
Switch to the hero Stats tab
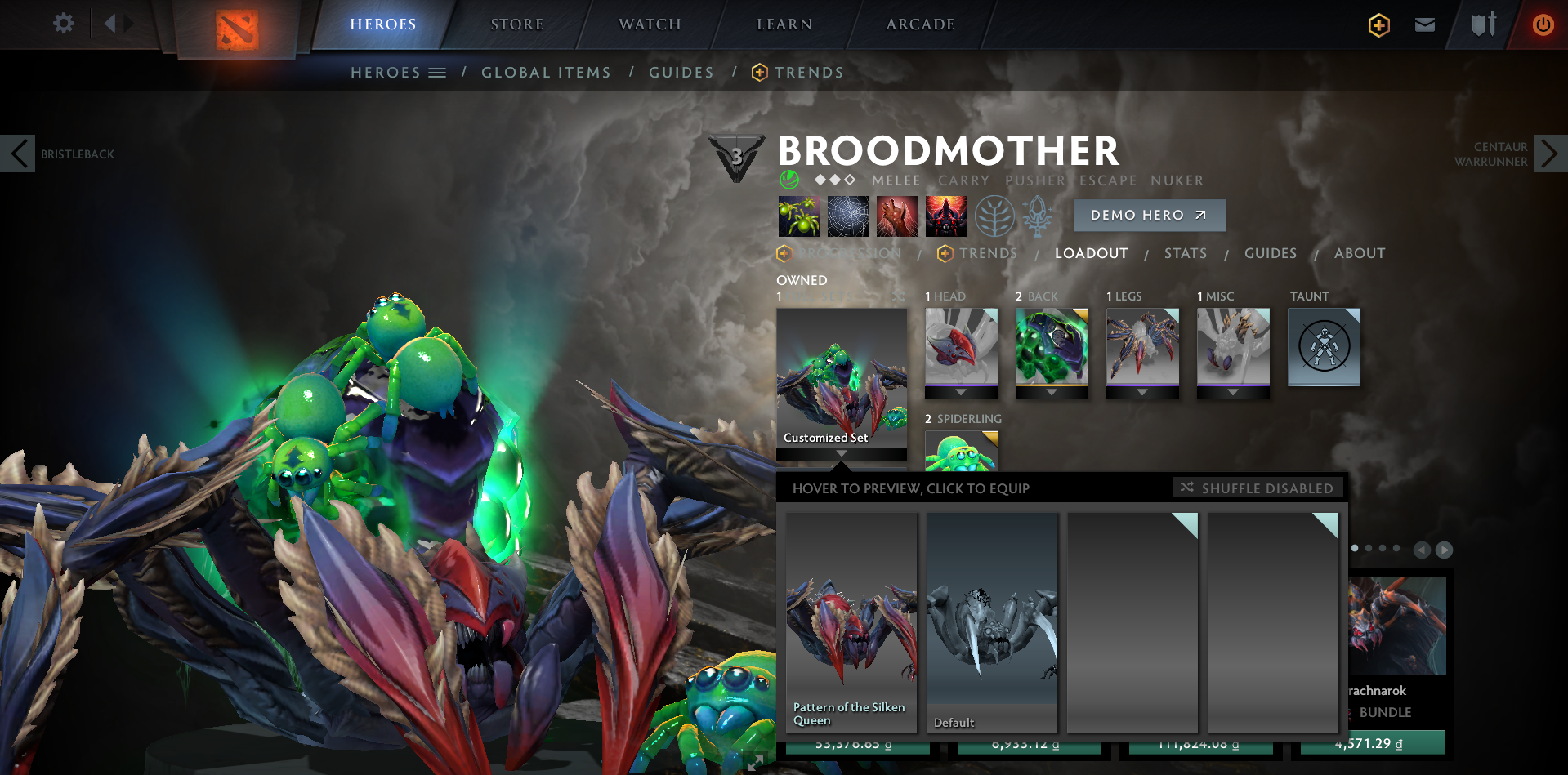click(1185, 253)
